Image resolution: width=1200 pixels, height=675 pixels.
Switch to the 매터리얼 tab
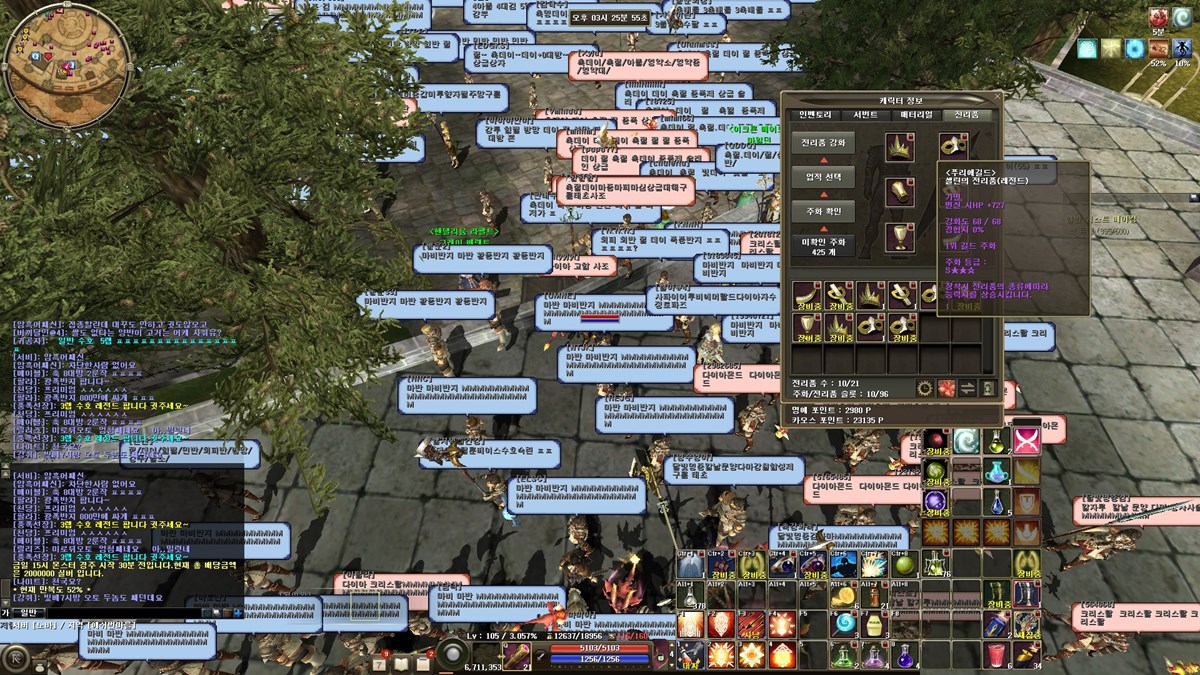(x=915, y=116)
